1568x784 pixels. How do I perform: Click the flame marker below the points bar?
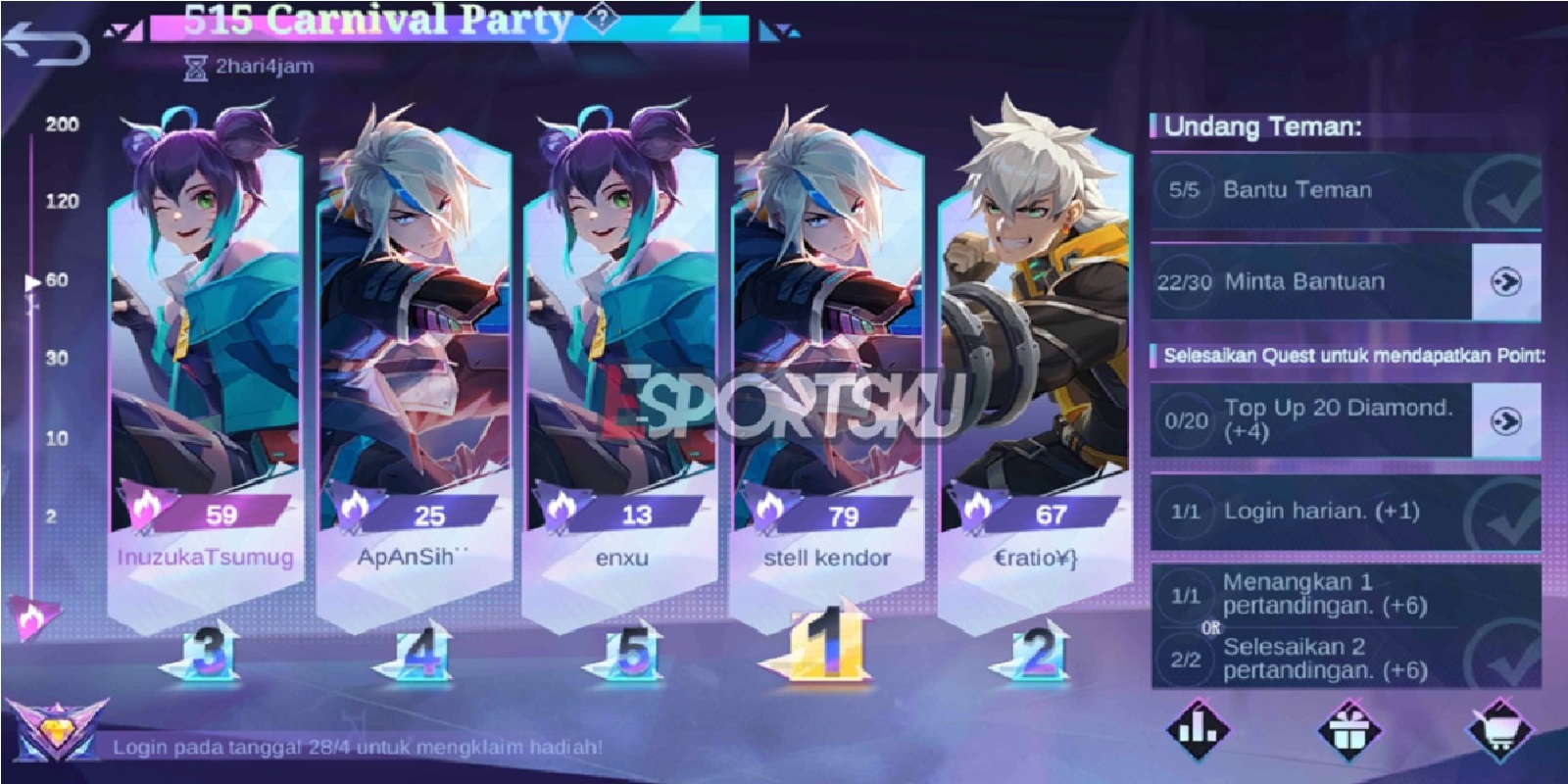(32, 616)
